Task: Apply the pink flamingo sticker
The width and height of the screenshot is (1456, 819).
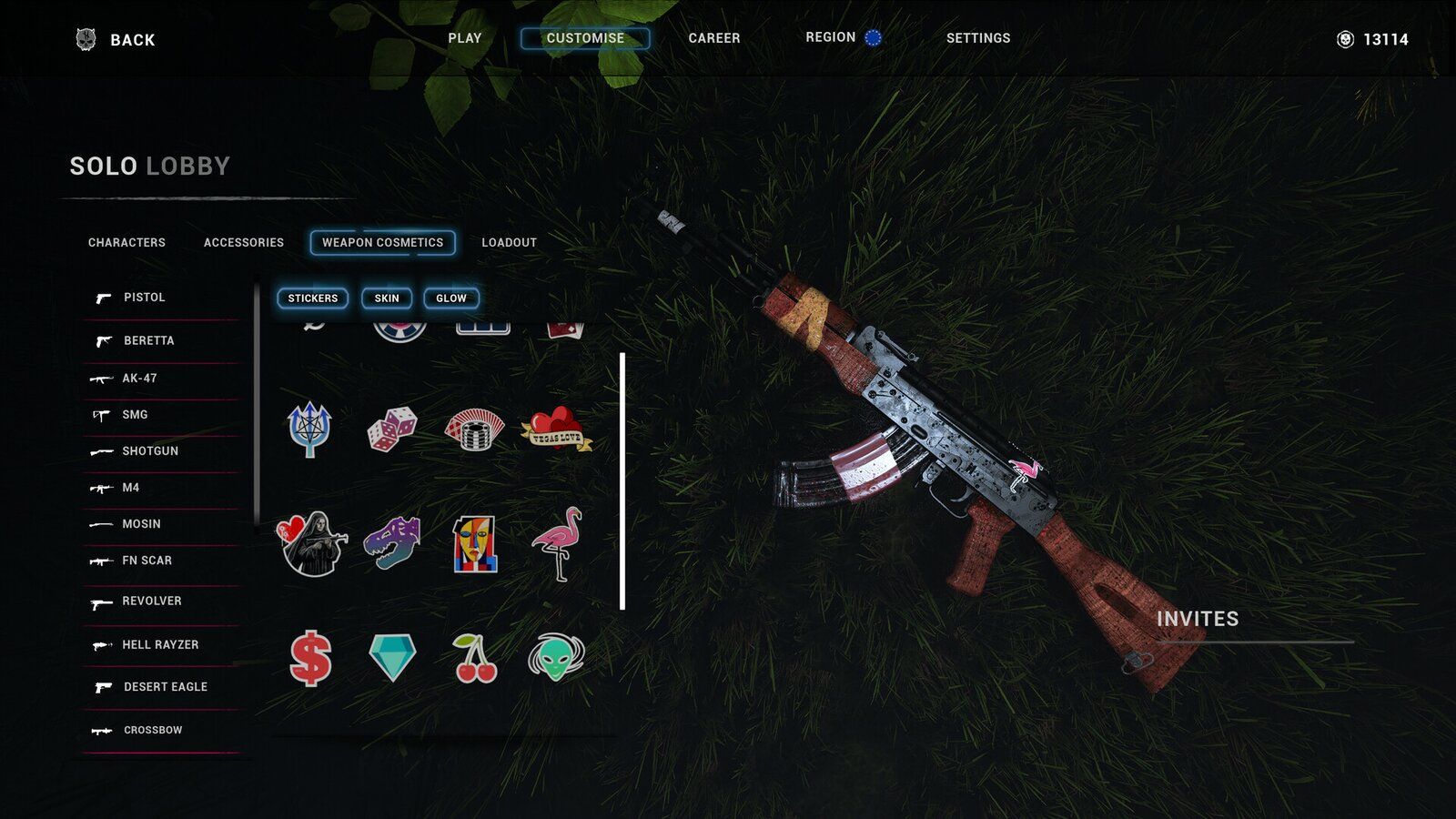Action: pyautogui.click(x=557, y=543)
